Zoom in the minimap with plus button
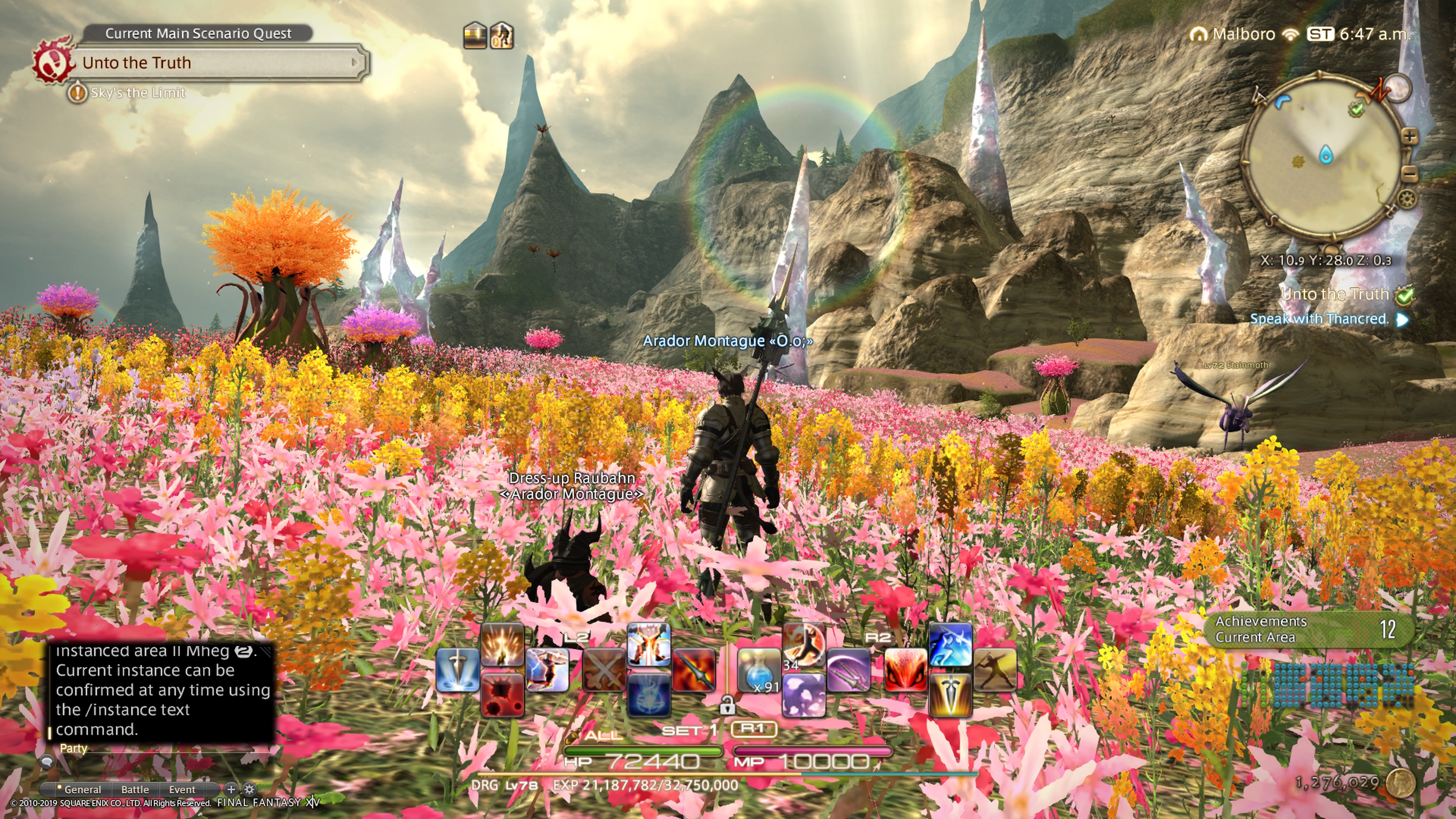This screenshot has height=819, width=1456. point(1410,136)
